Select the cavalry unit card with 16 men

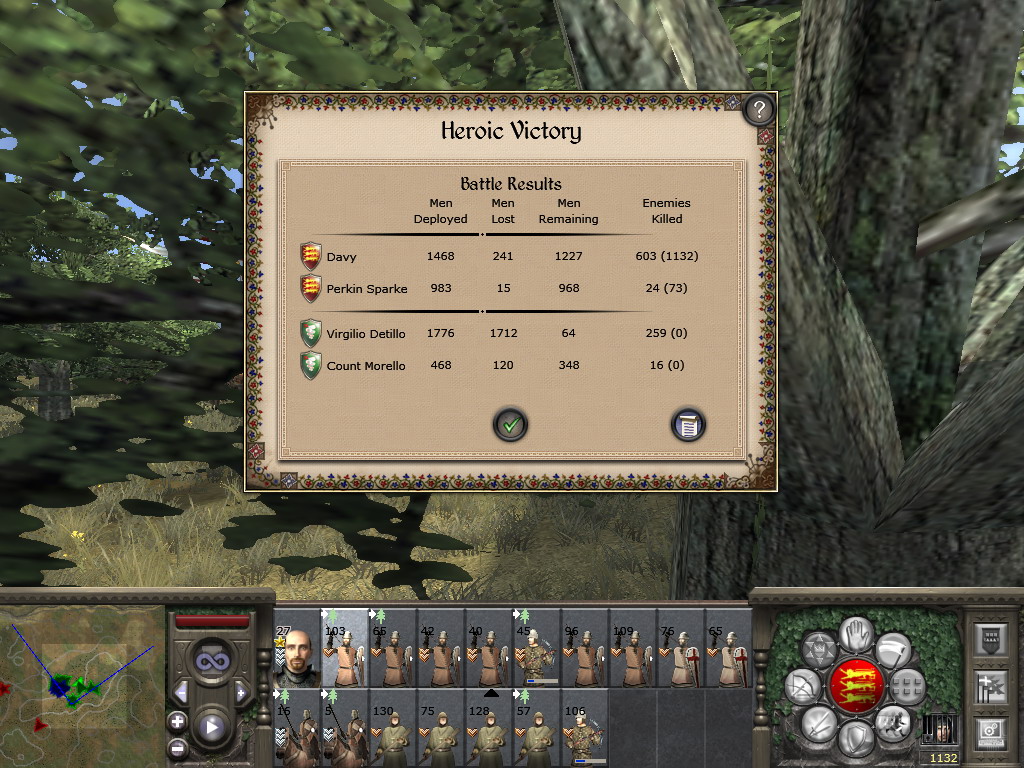[x=297, y=728]
